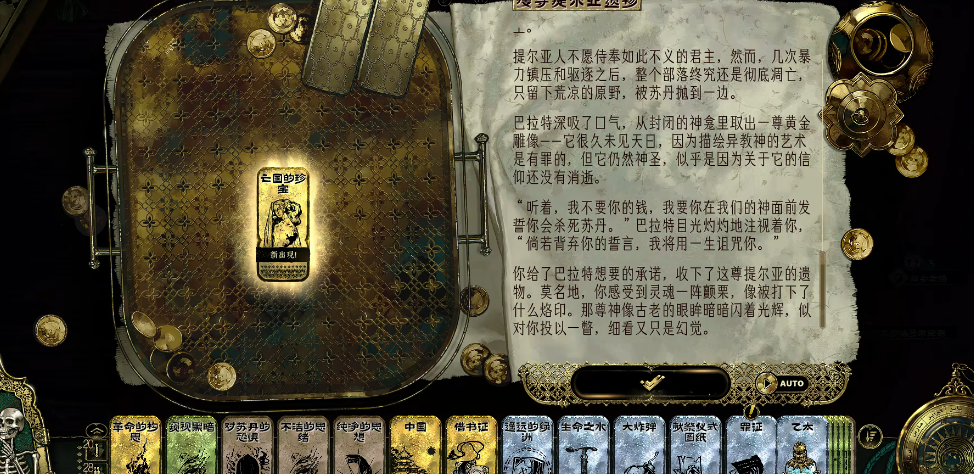The width and height of the screenshot is (974, 474).
Task: Select the 不洁的思绪 card
Action: coord(303,446)
